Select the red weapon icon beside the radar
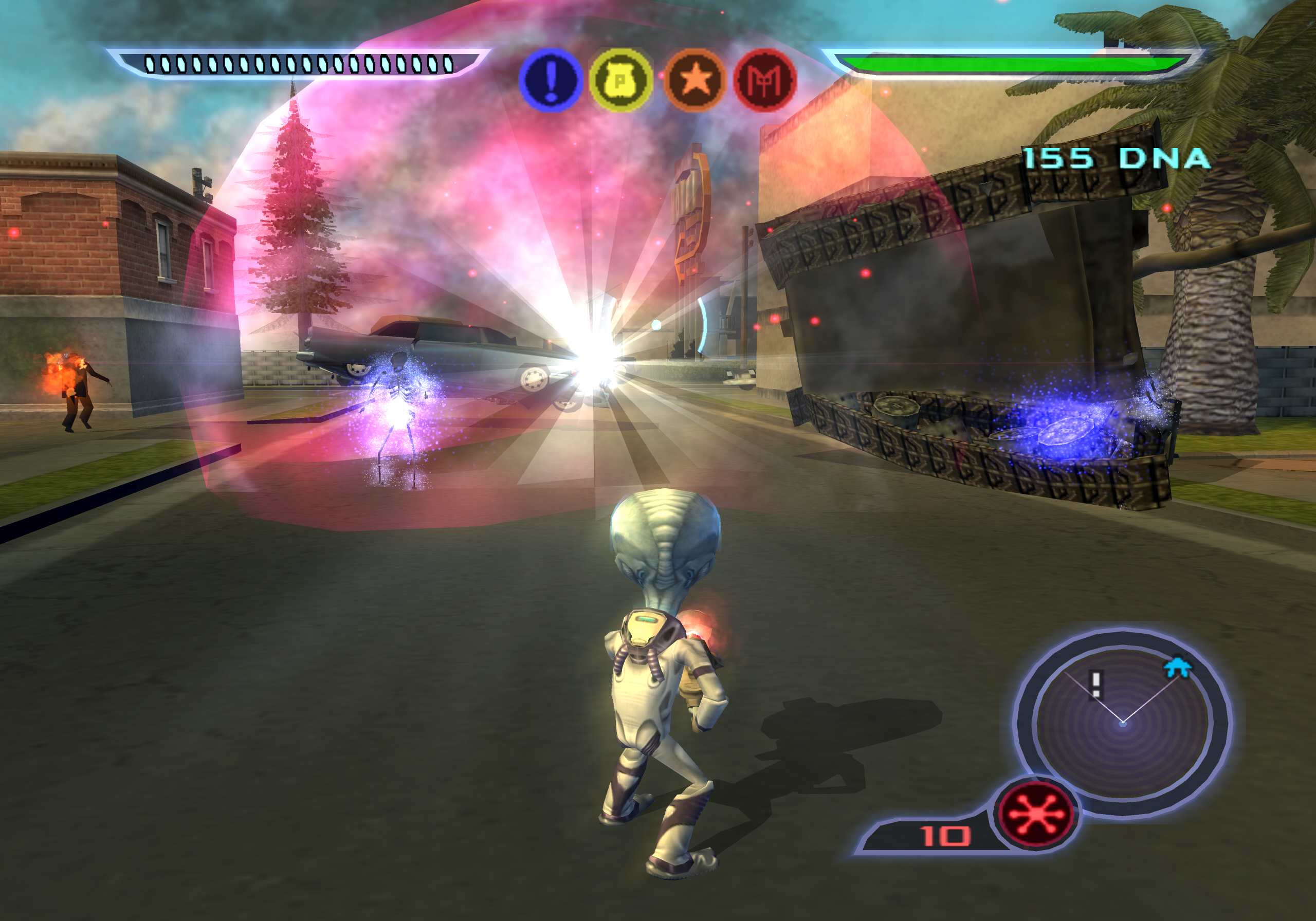This screenshot has width=1316, height=921. (1037, 814)
